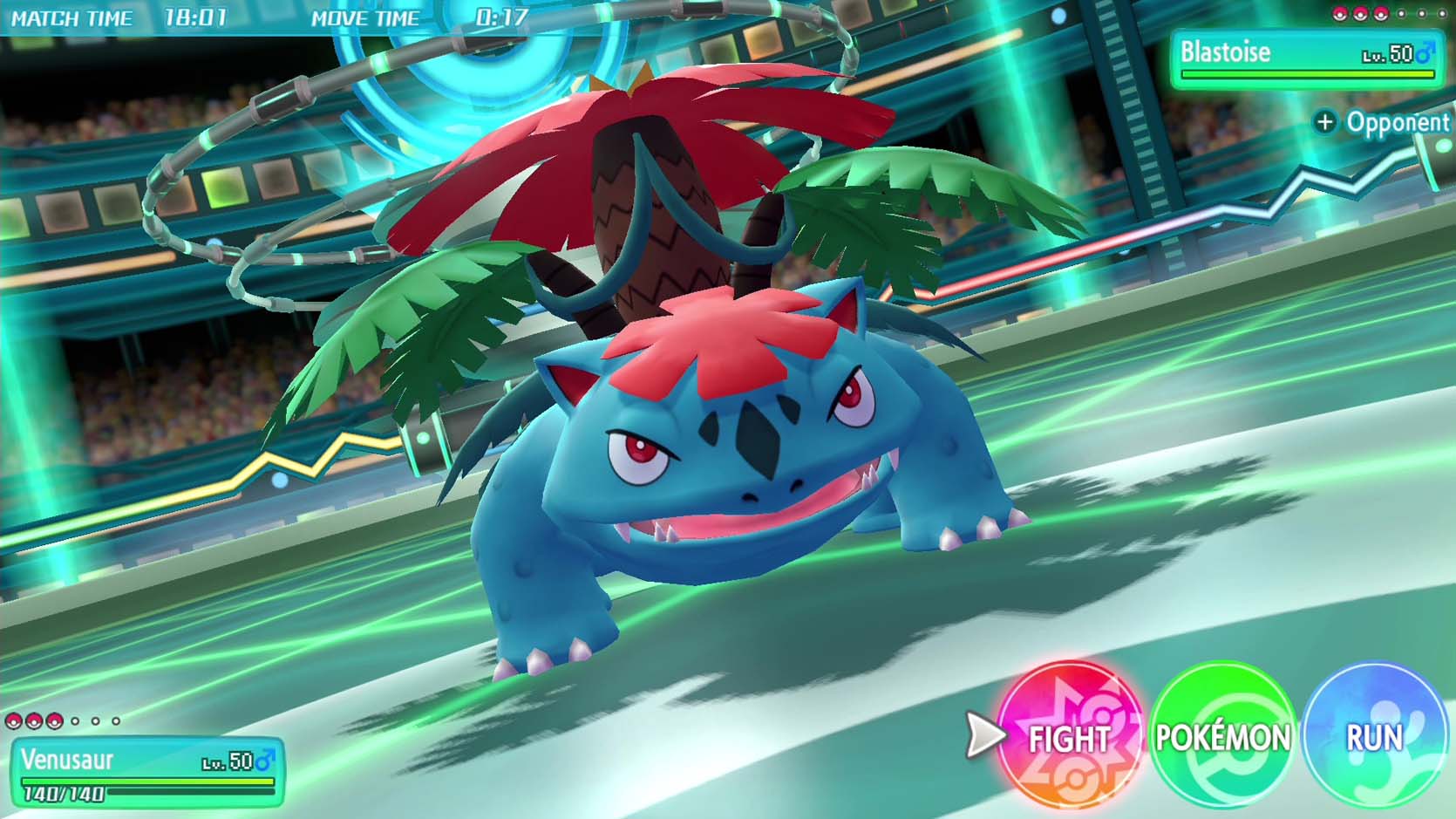This screenshot has width=1456, height=819.
Task: Click Venusaur's male gender icon
Action: click(x=264, y=761)
